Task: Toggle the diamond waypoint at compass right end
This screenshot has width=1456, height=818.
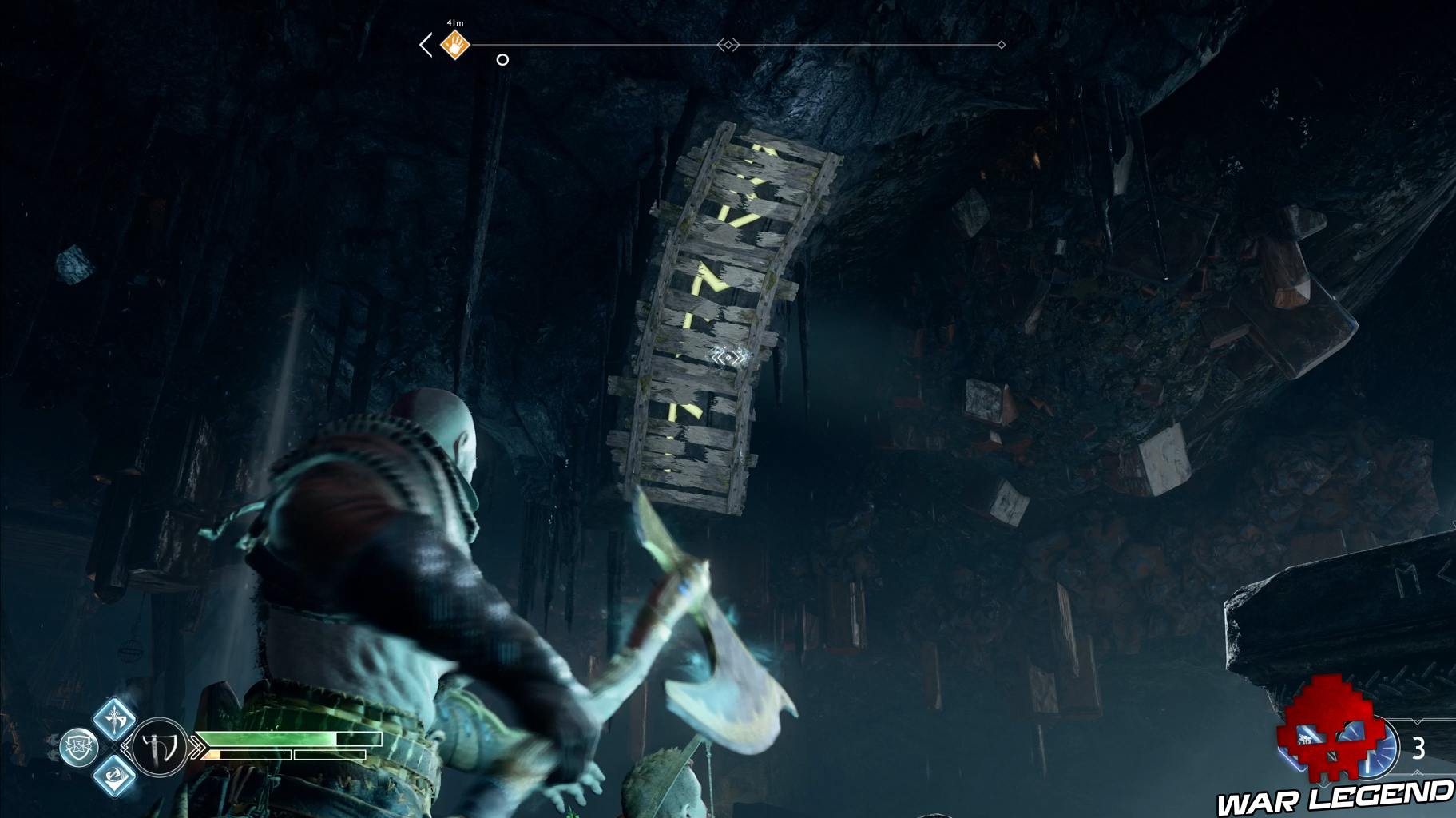Action: pyautogui.click(x=1000, y=45)
